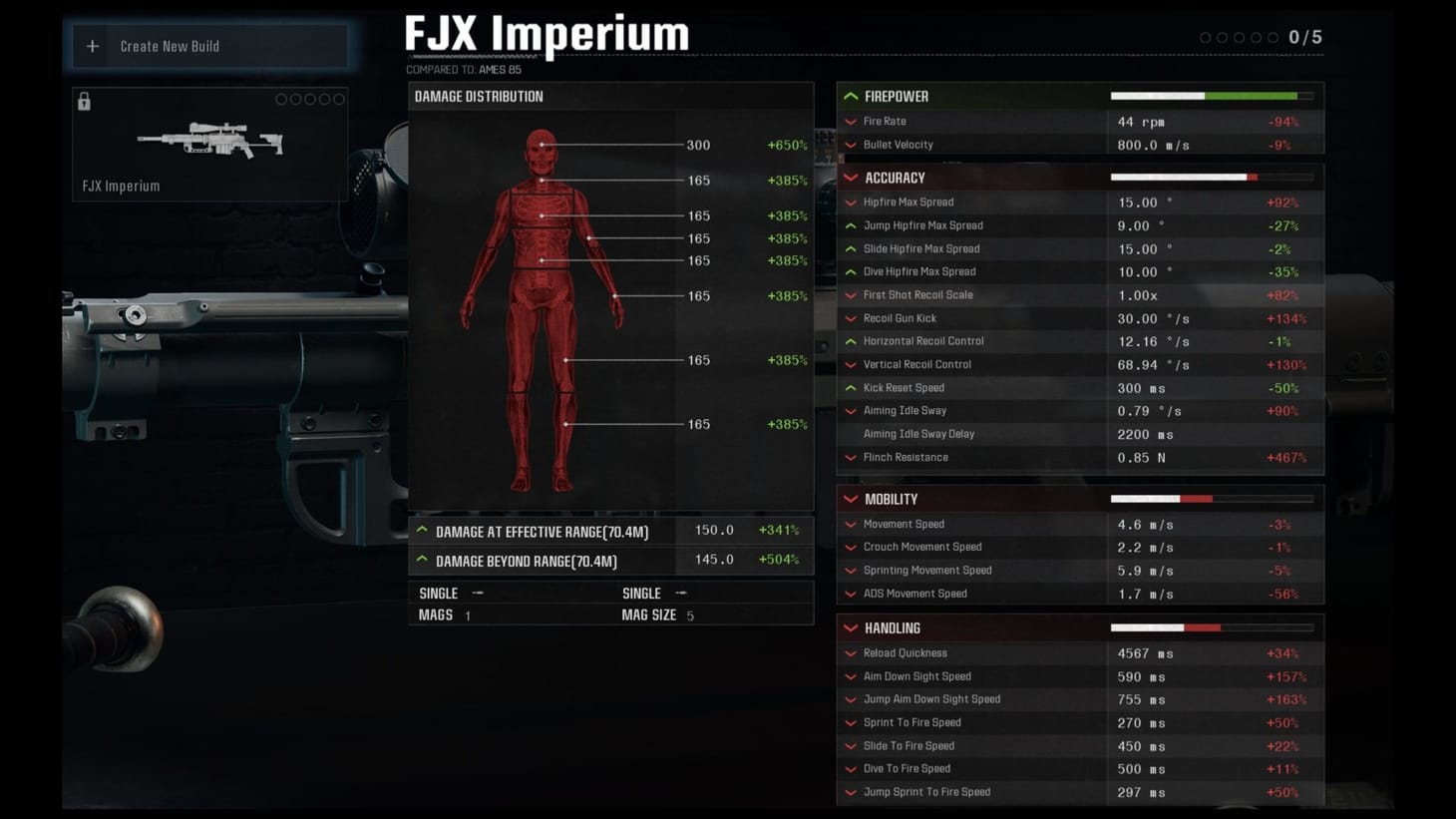Click the lock icon on the FJX Imperium card
1456x819 pixels.
pyautogui.click(x=84, y=101)
